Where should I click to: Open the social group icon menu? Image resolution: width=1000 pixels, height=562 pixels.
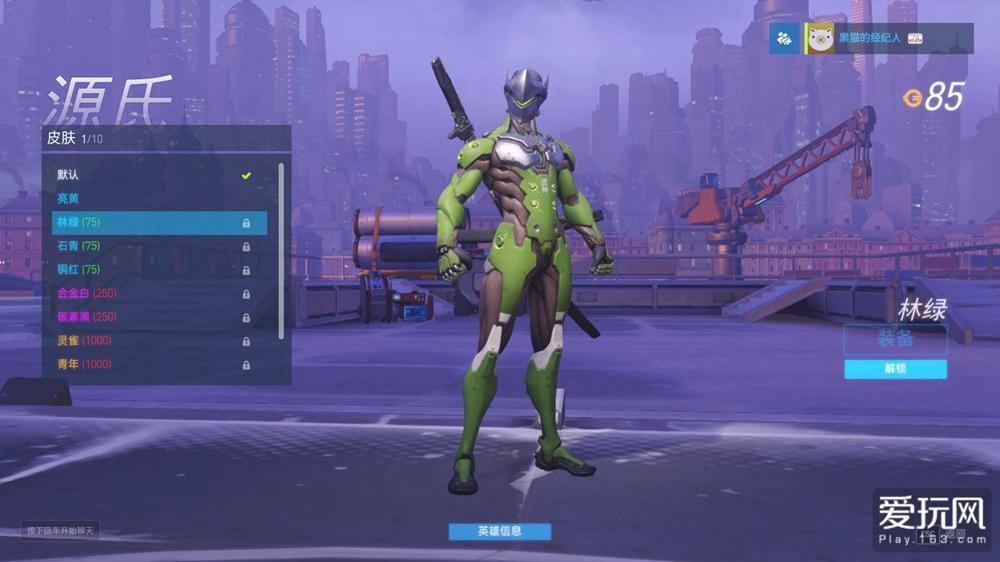tap(785, 38)
